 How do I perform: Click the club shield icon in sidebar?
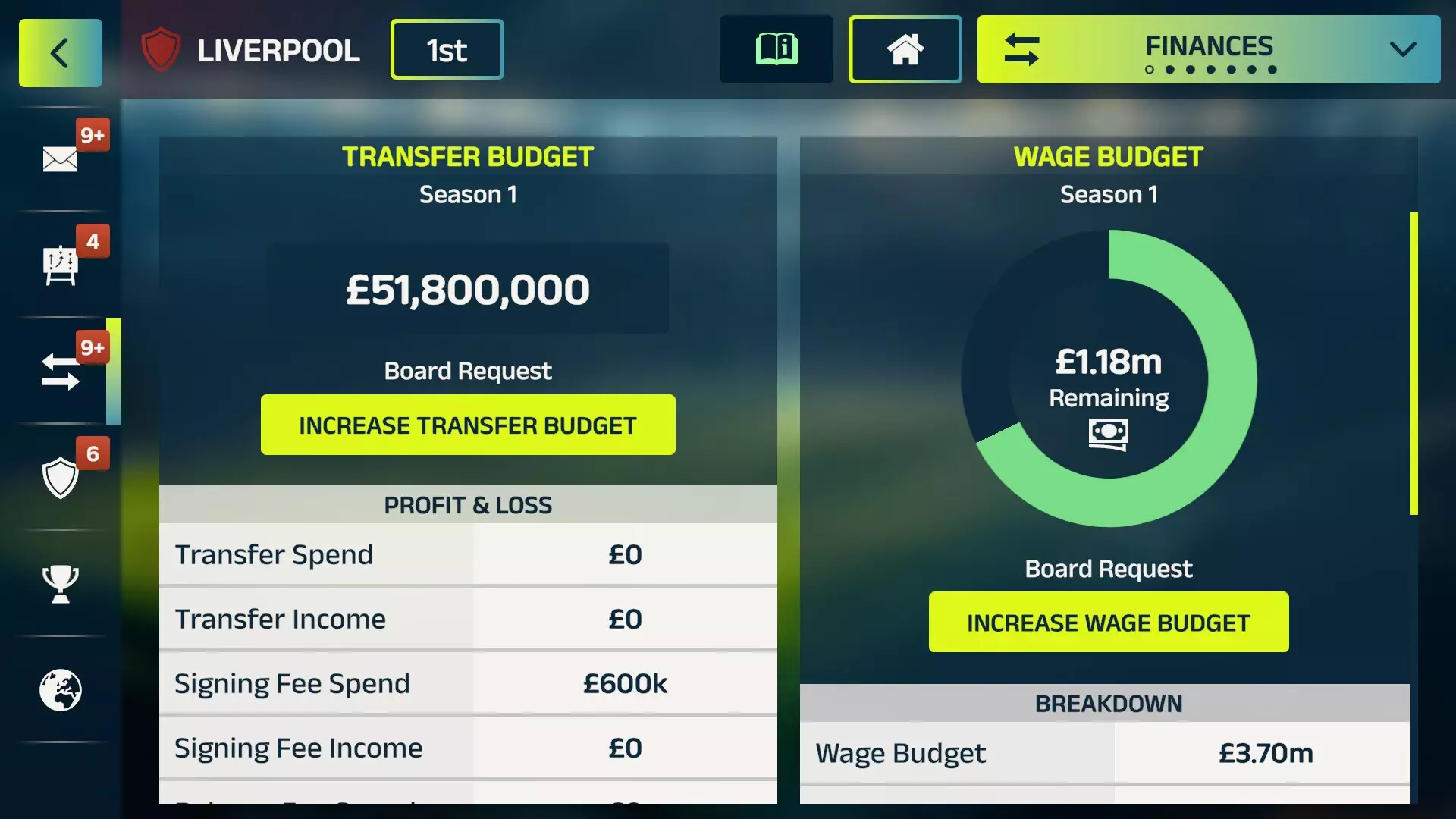[x=59, y=478]
